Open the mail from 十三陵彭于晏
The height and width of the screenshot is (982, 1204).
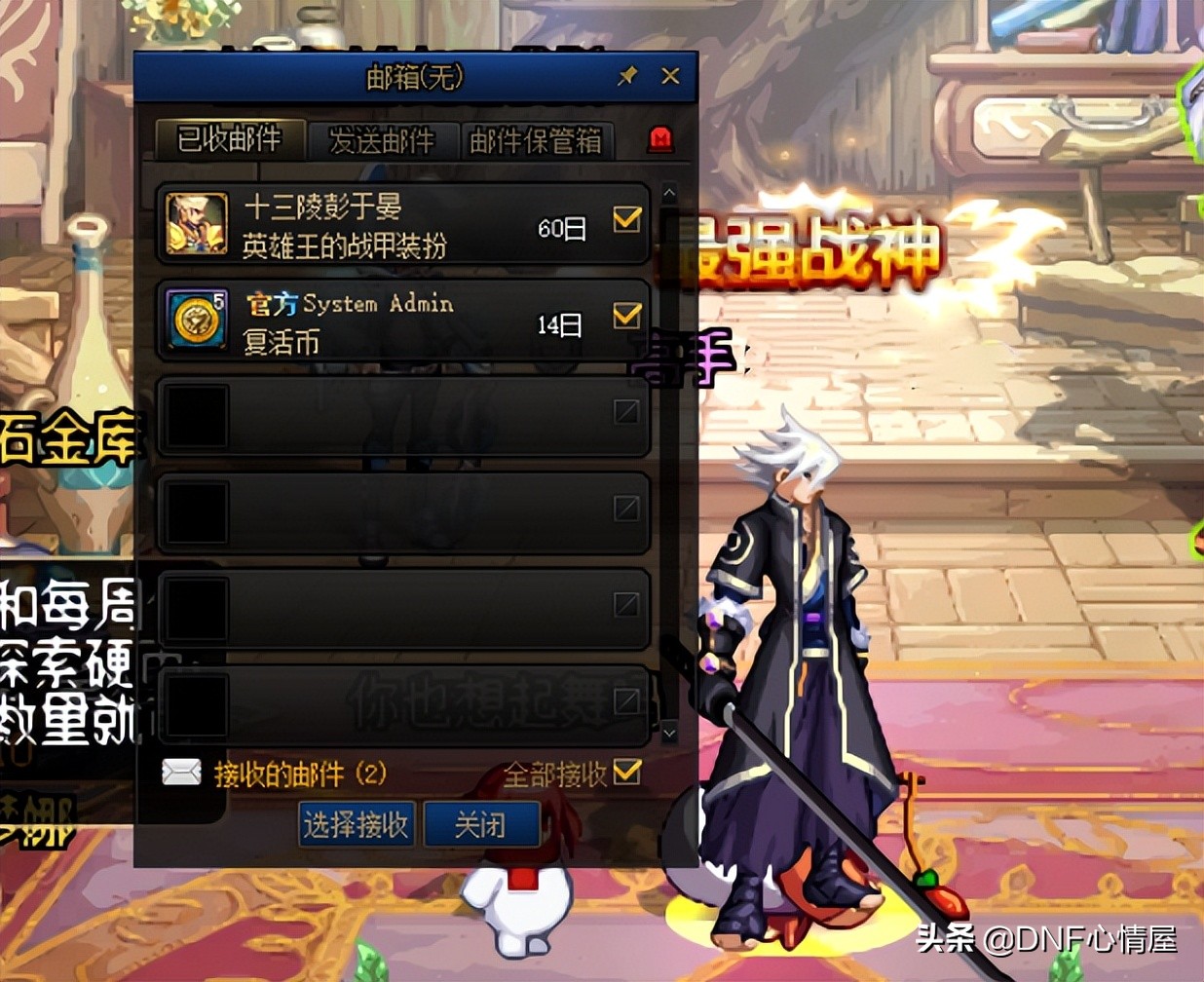(x=390, y=224)
